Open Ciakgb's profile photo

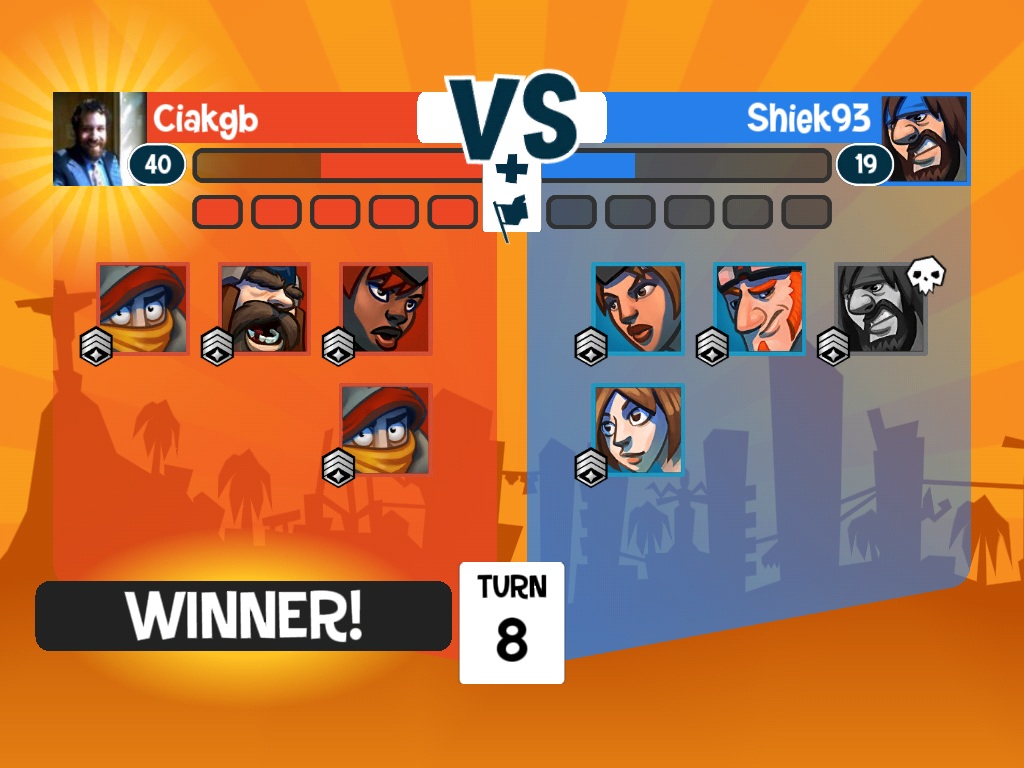(x=88, y=139)
